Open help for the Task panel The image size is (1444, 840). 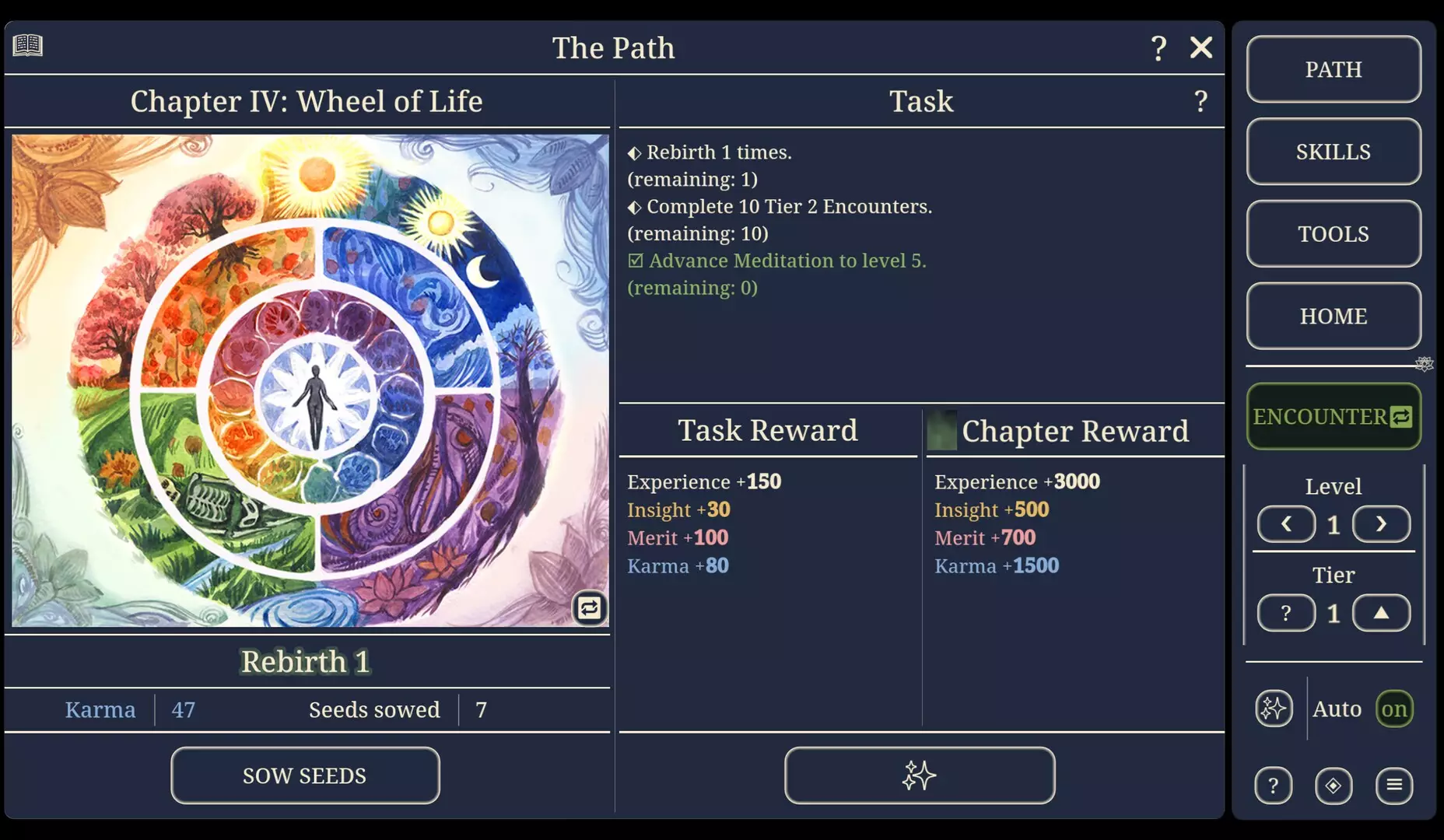pyautogui.click(x=1199, y=101)
